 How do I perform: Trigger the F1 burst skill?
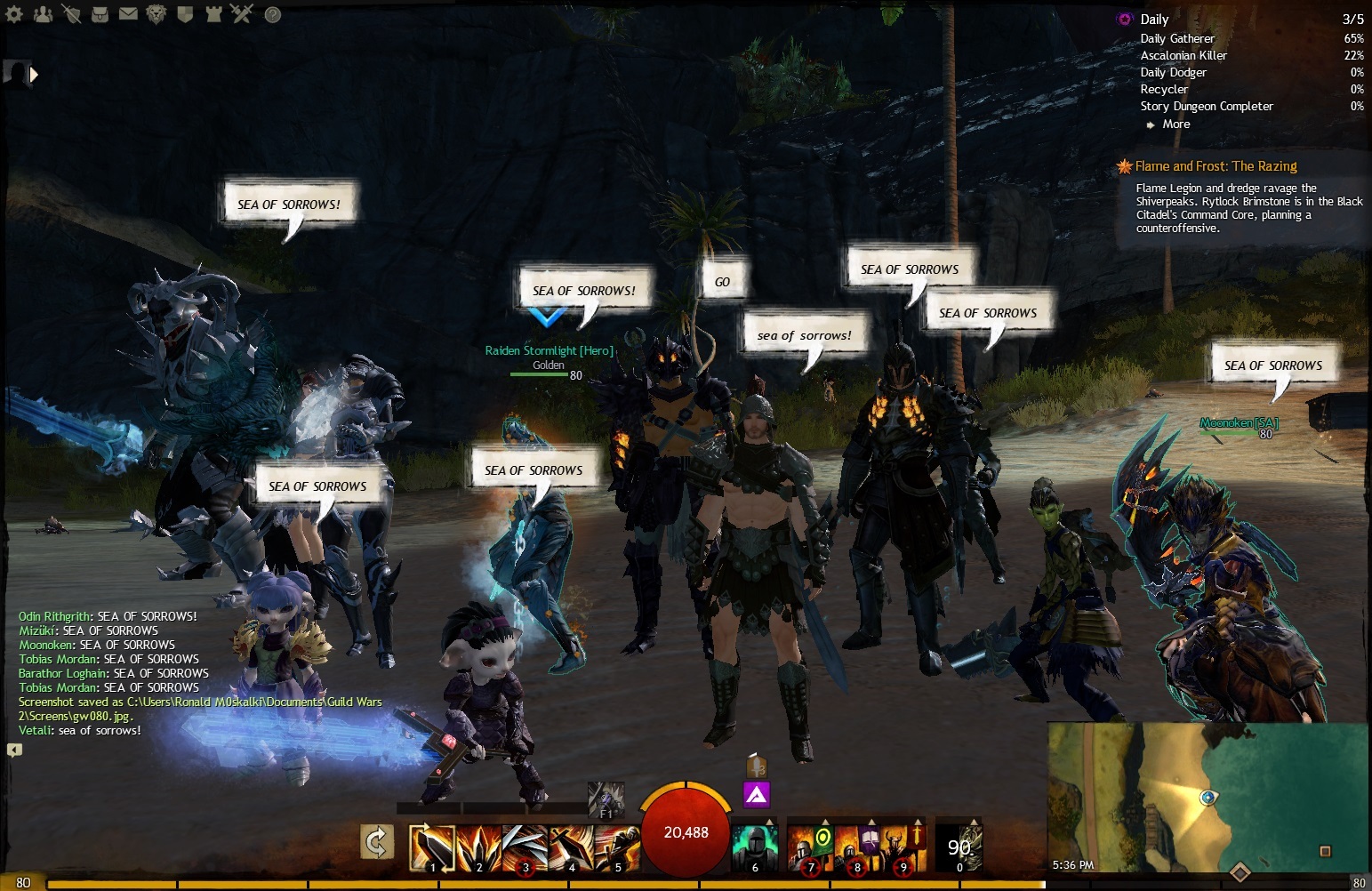(x=606, y=799)
